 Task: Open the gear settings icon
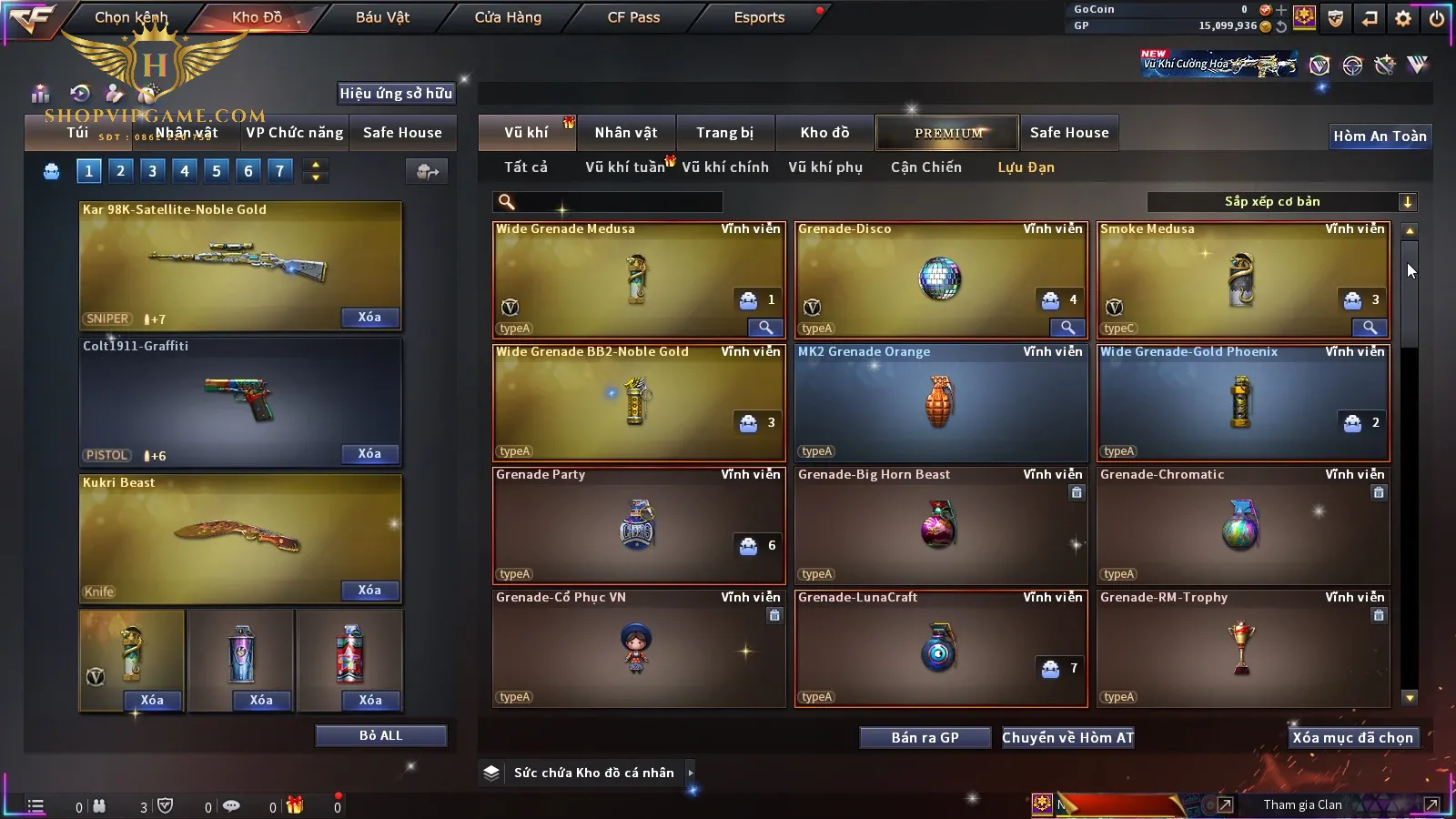pyautogui.click(x=1403, y=18)
